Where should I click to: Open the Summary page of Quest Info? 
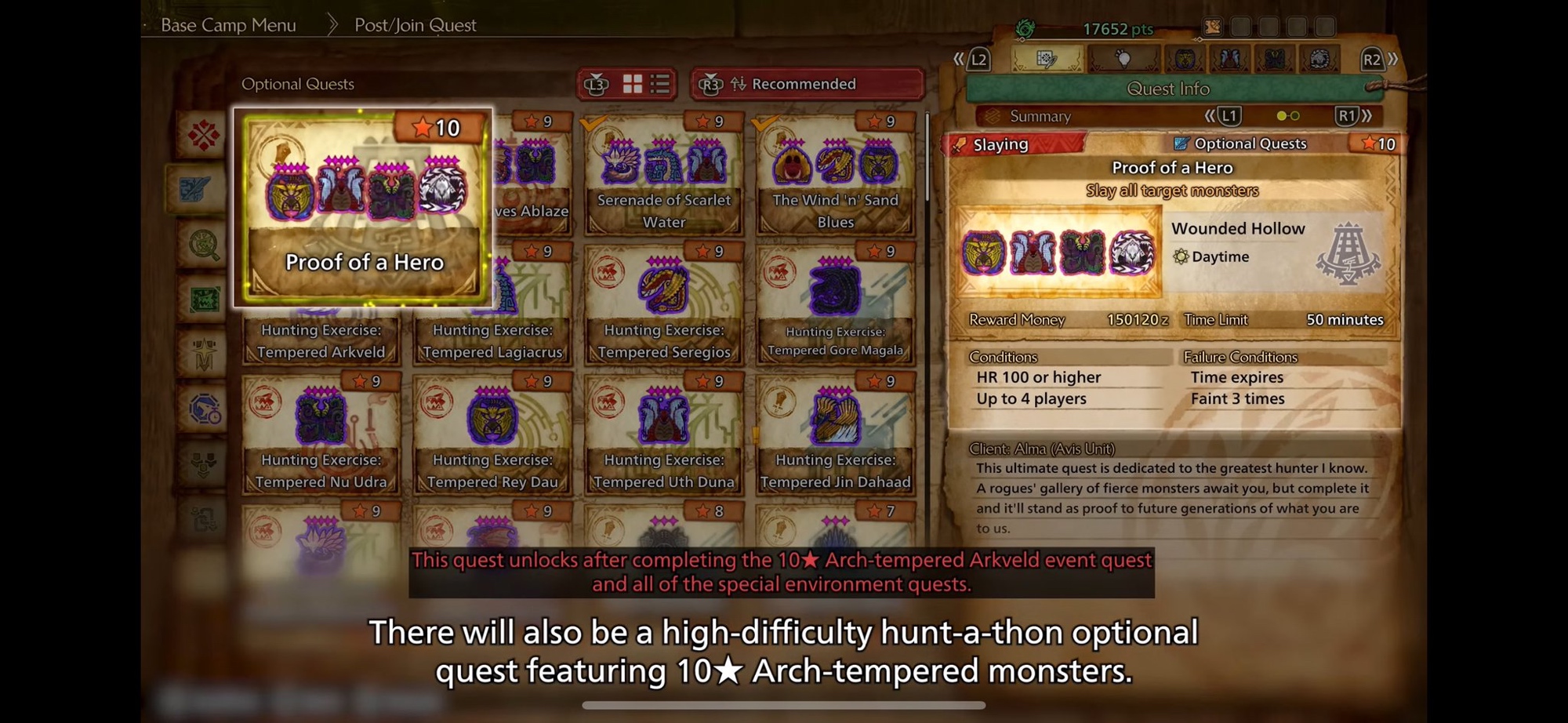coord(1040,116)
